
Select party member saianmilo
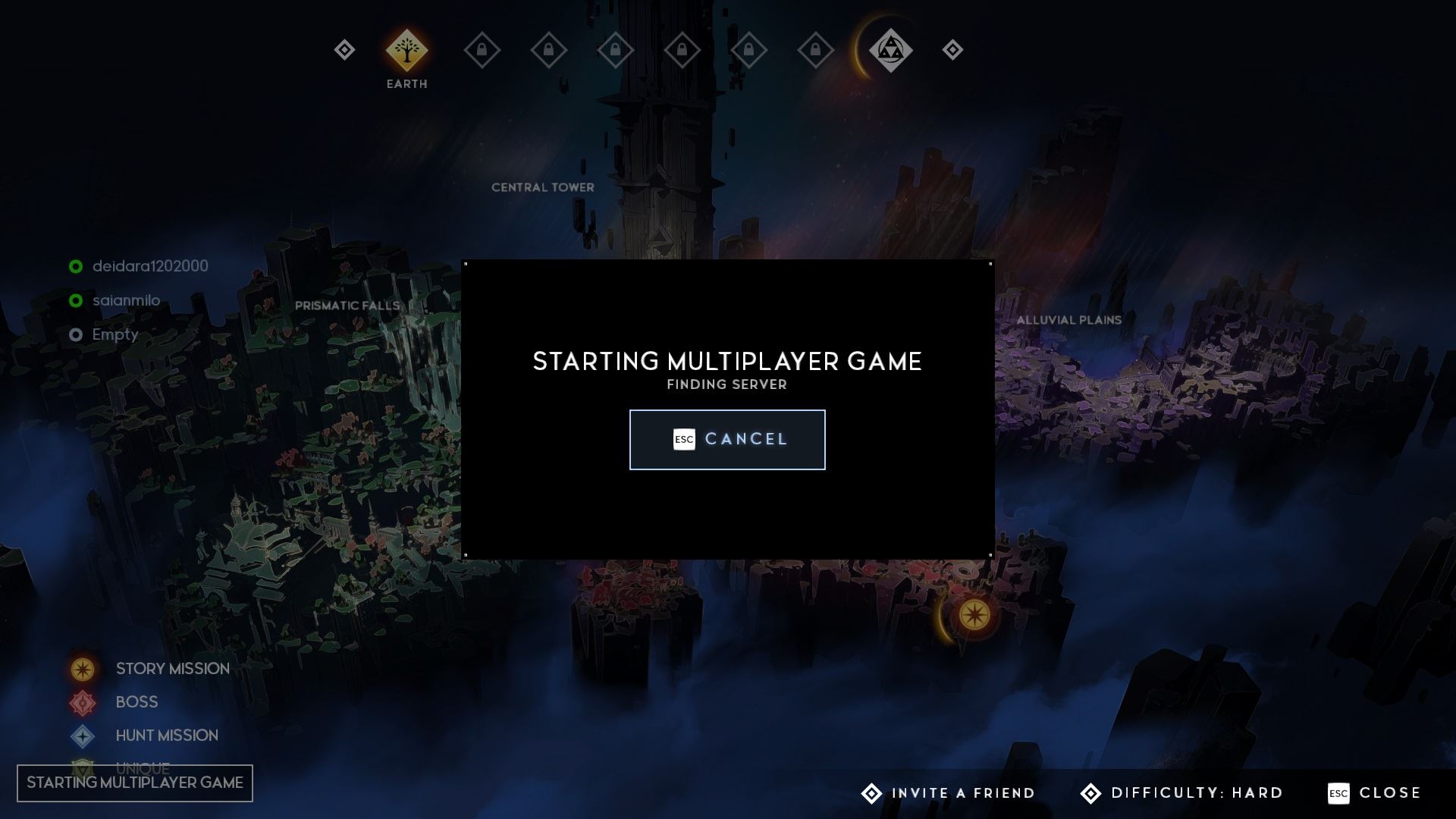[x=126, y=300]
